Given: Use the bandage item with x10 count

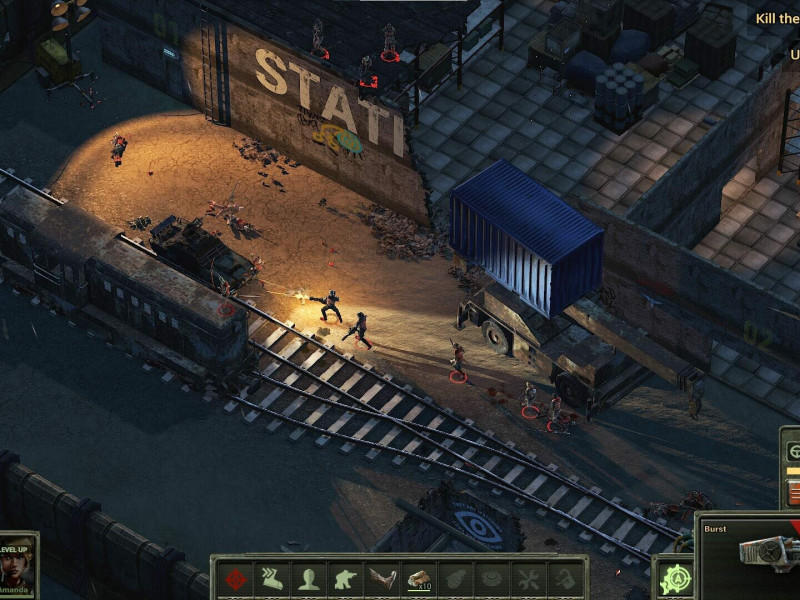Looking at the screenshot, I should coord(419,579).
